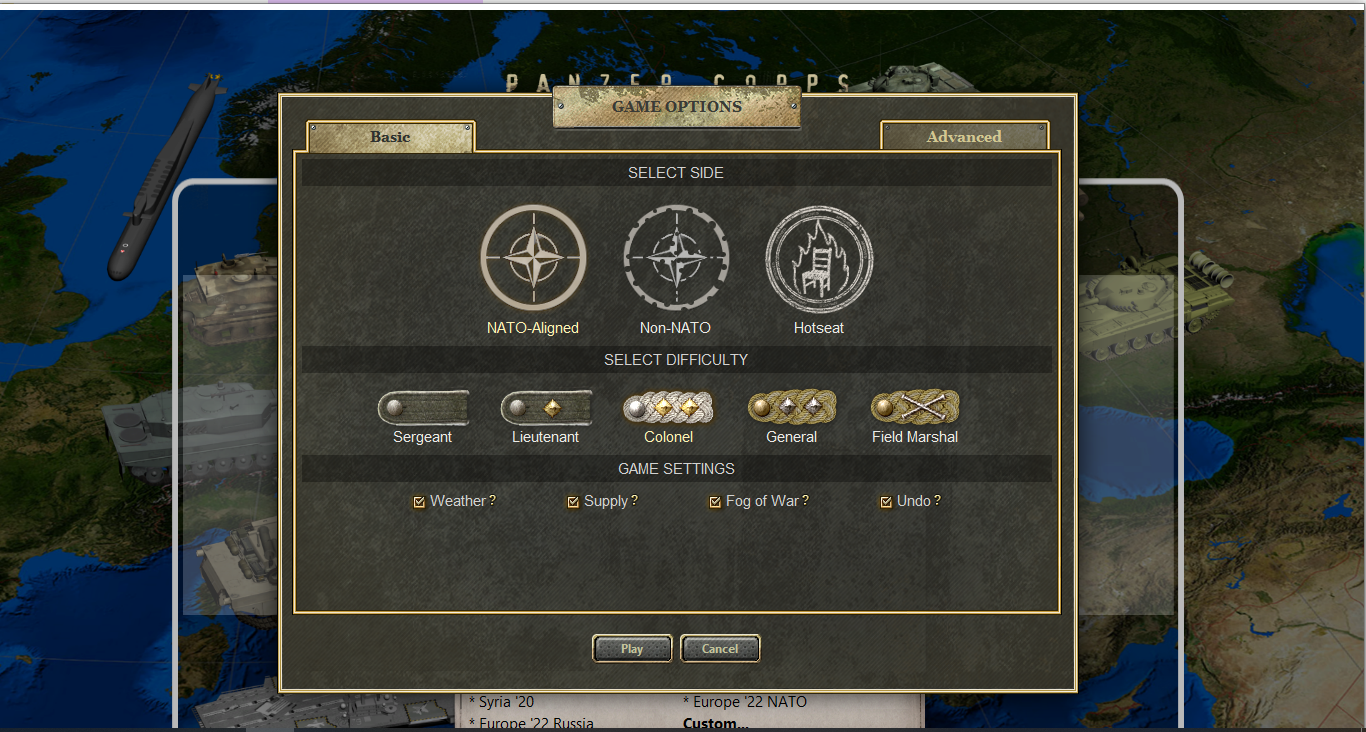The height and width of the screenshot is (732, 1366).
Task: Cancel the game options dialog
Action: click(720, 649)
